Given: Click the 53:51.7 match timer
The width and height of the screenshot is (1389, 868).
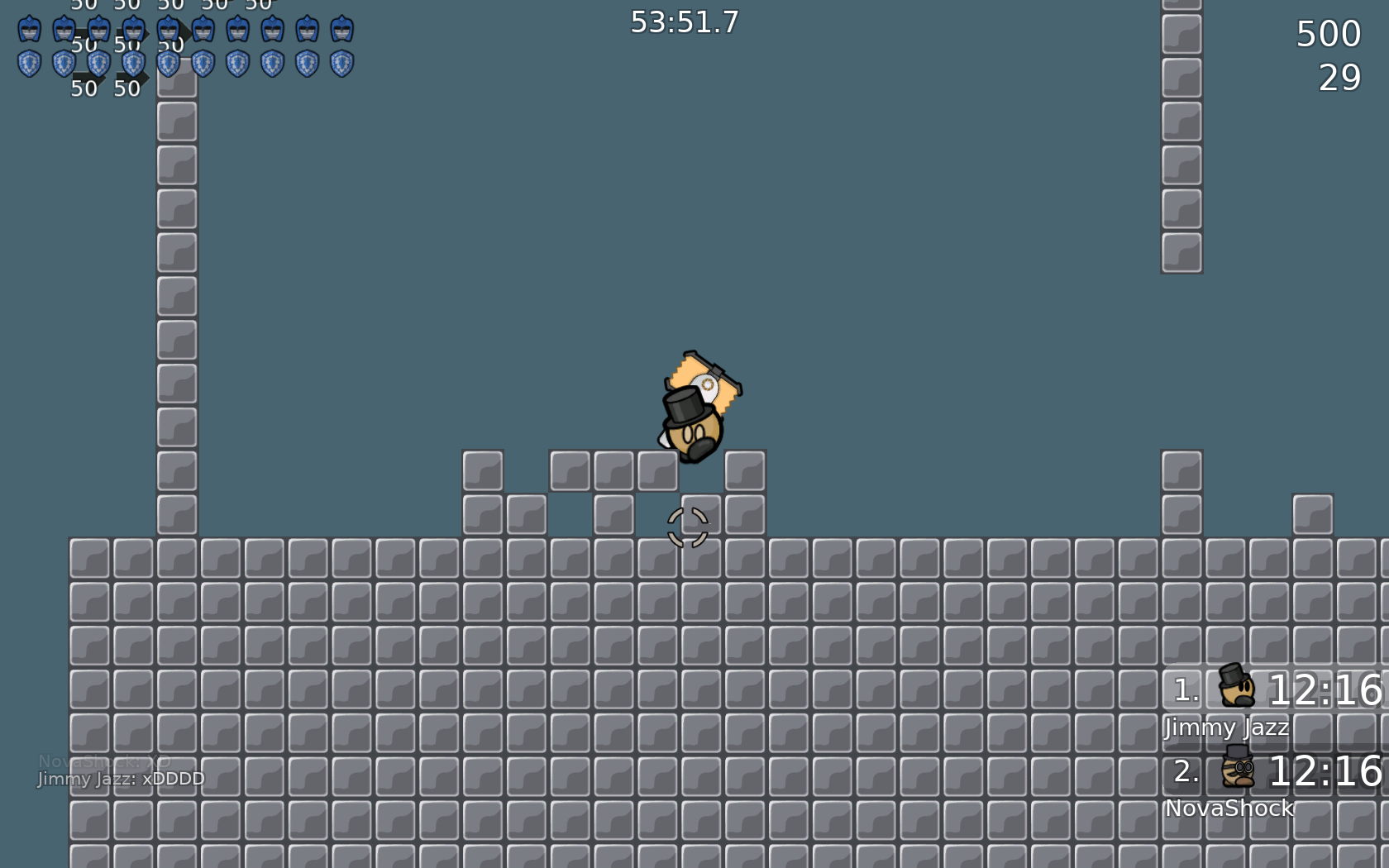Looking at the screenshot, I should pos(684,23).
